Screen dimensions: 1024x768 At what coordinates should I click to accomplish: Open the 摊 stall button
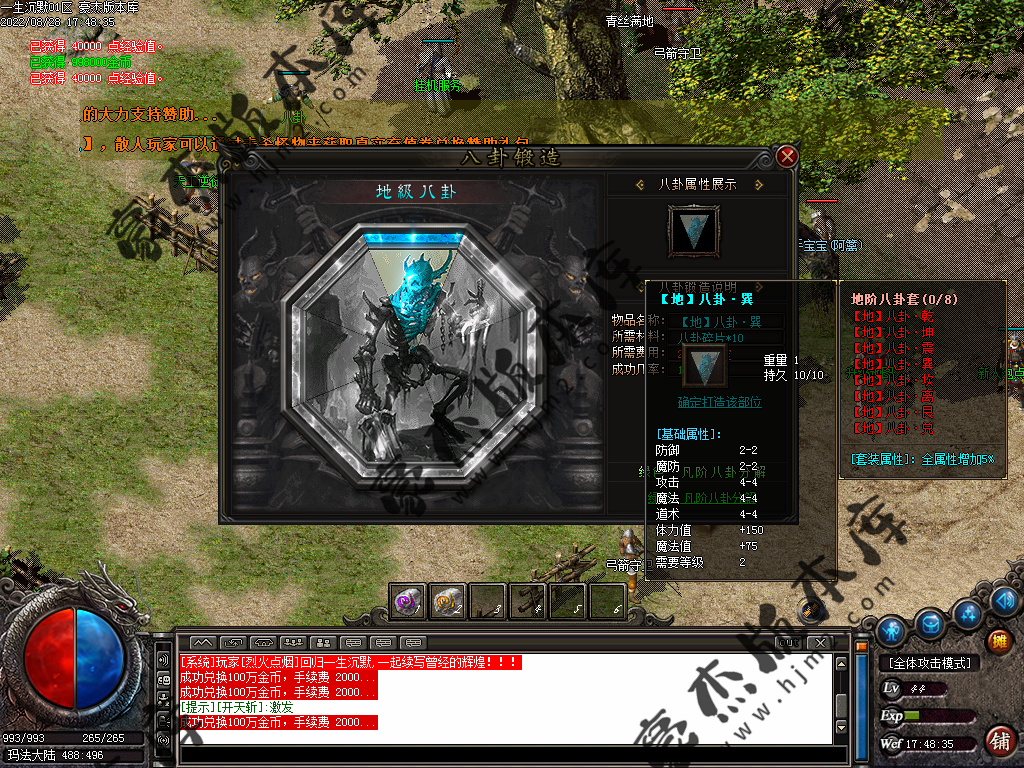(998, 641)
